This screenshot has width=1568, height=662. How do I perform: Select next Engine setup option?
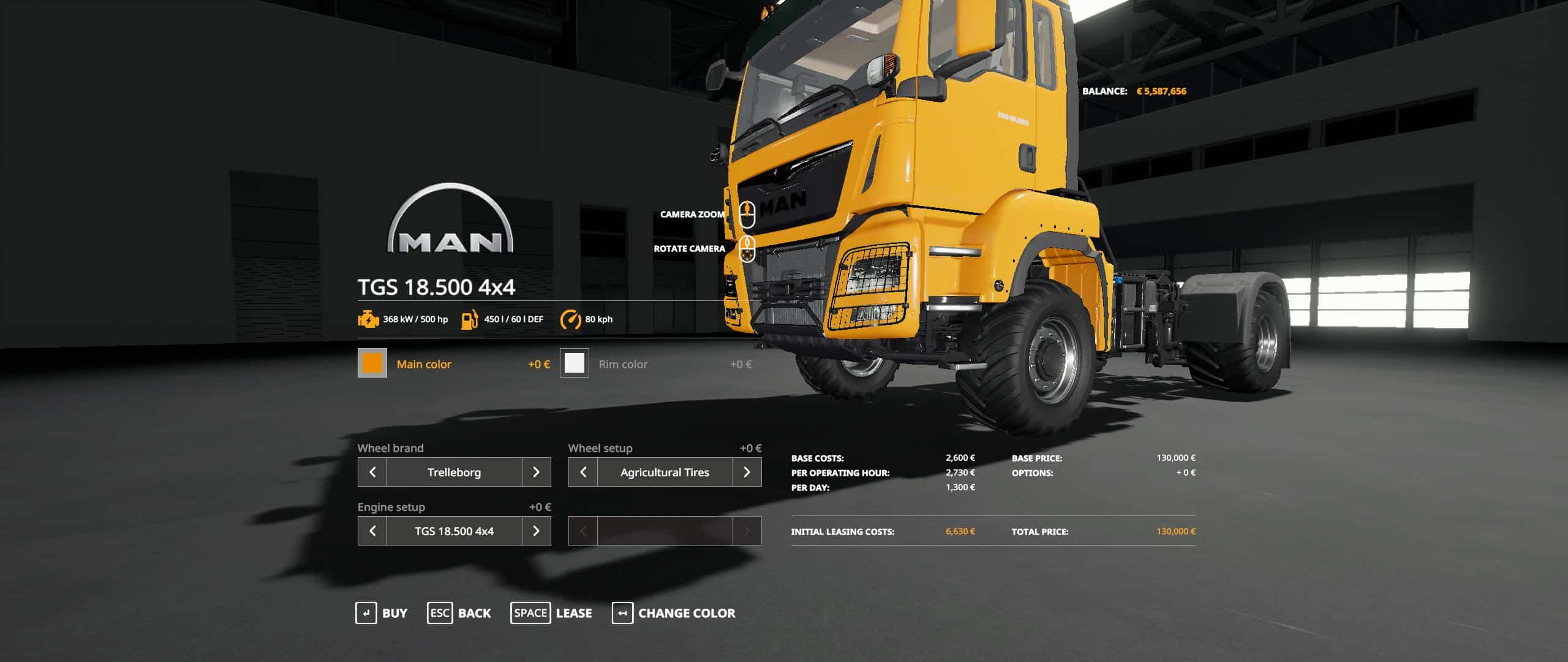(x=536, y=531)
